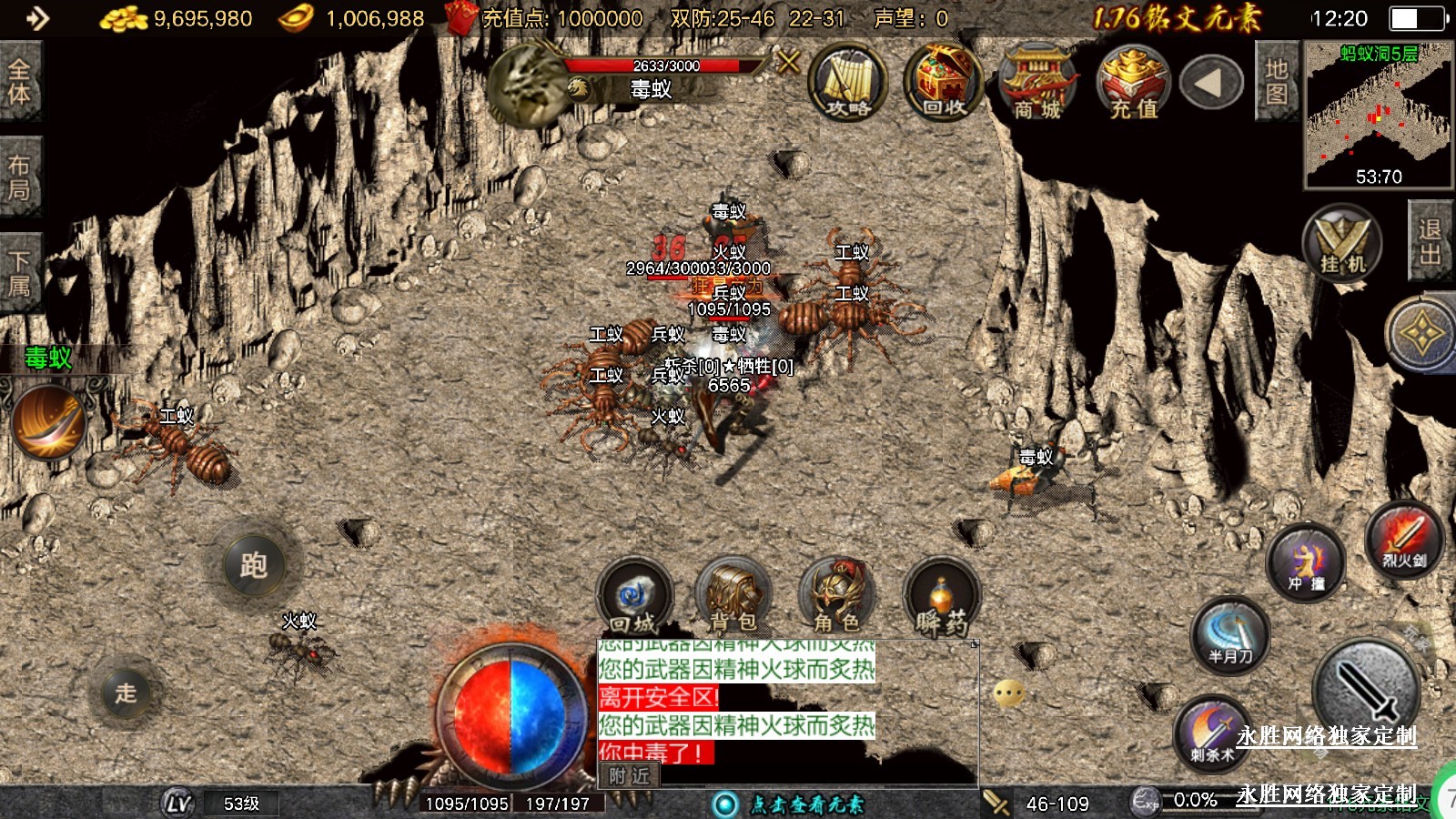Collapse the top icon row arrow
Screen dimensions: 1456x819
click(x=1210, y=84)
